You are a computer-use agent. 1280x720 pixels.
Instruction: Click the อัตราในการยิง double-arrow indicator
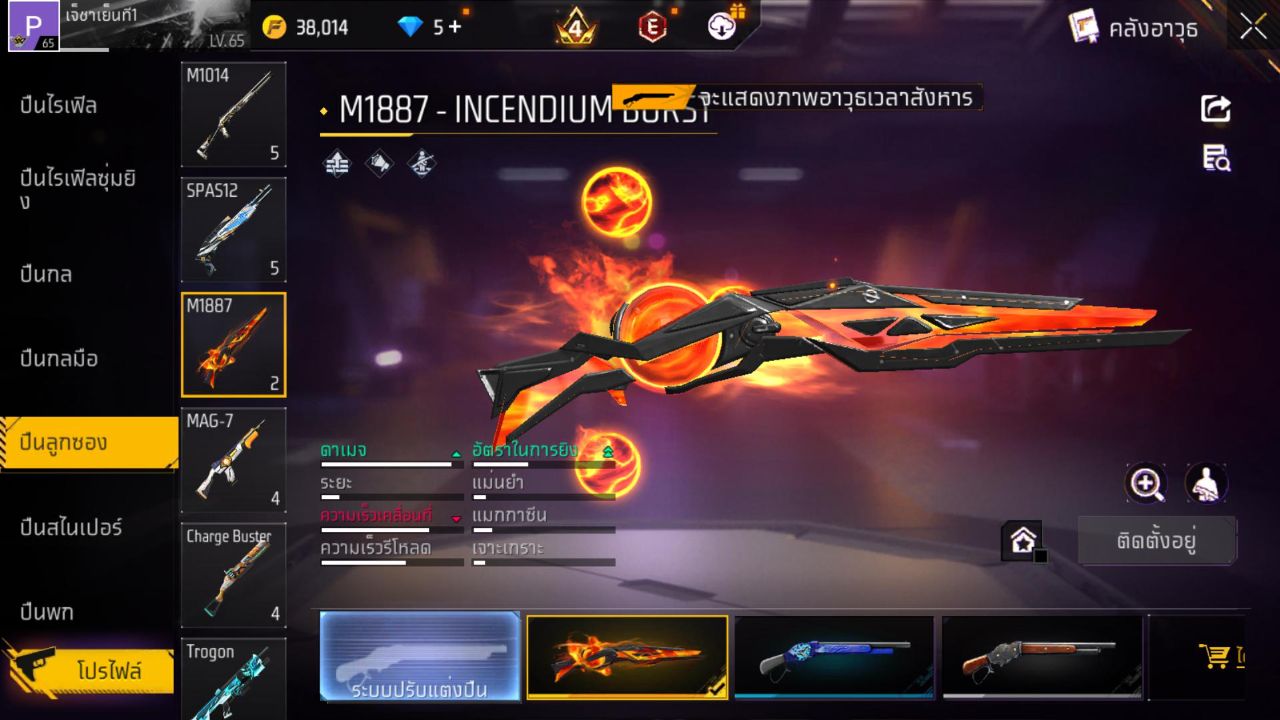(x=607, y=451)
